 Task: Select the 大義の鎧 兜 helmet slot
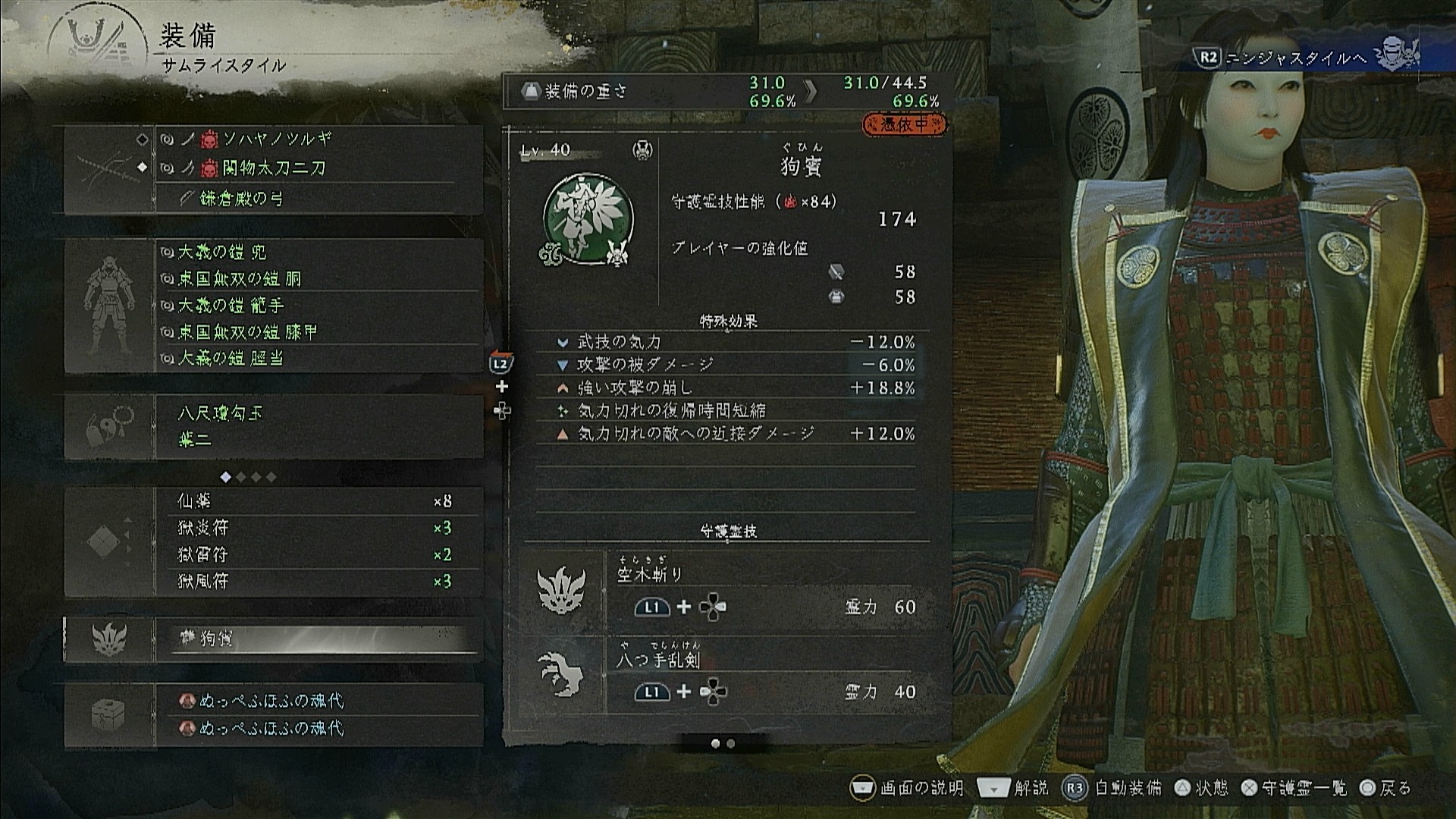(221, 252)
